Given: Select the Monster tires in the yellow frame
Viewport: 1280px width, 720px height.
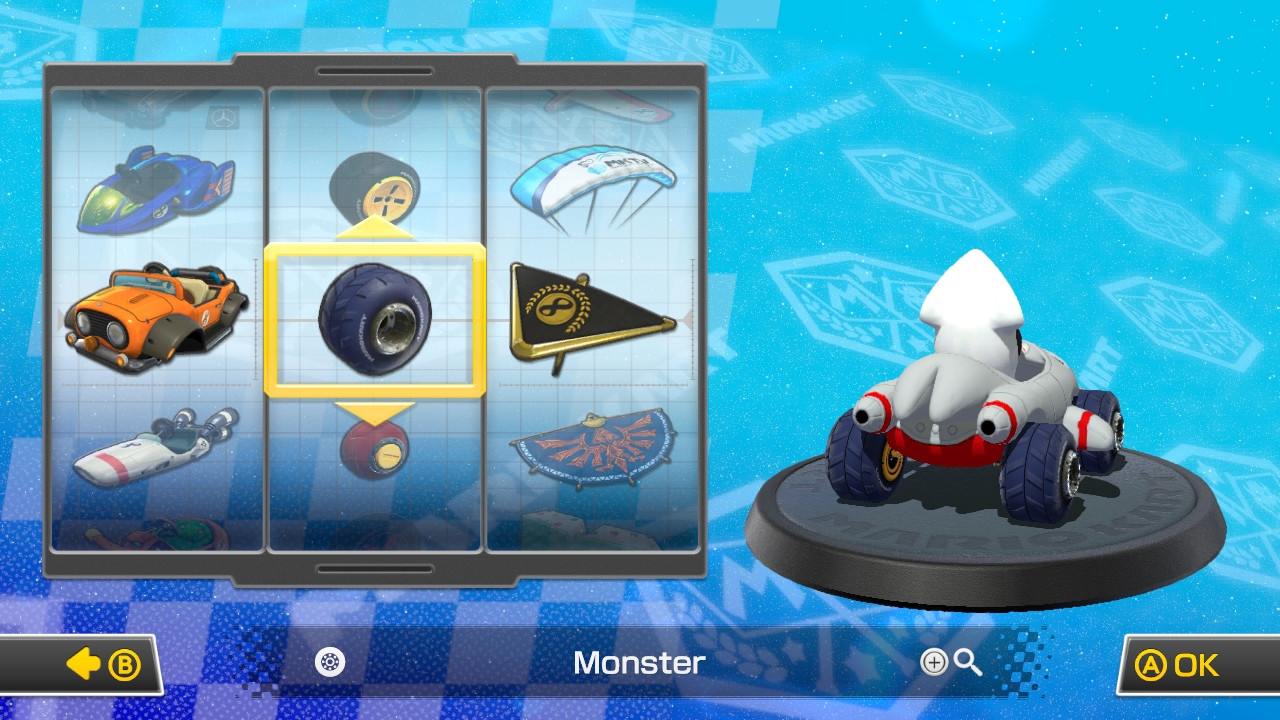Looking at the screenshot, I should tap(375, 318).
